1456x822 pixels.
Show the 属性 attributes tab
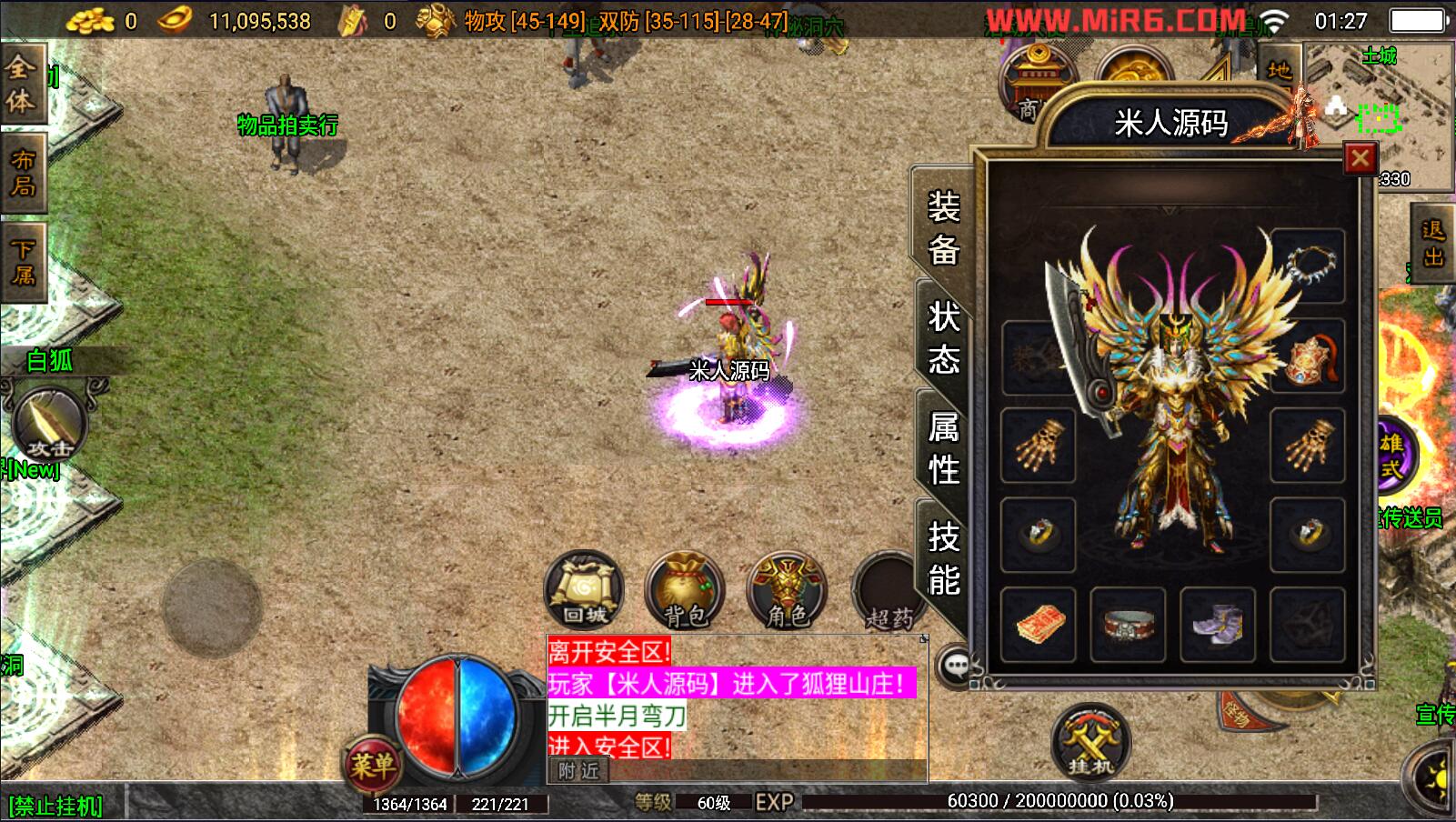pos(943,448)
